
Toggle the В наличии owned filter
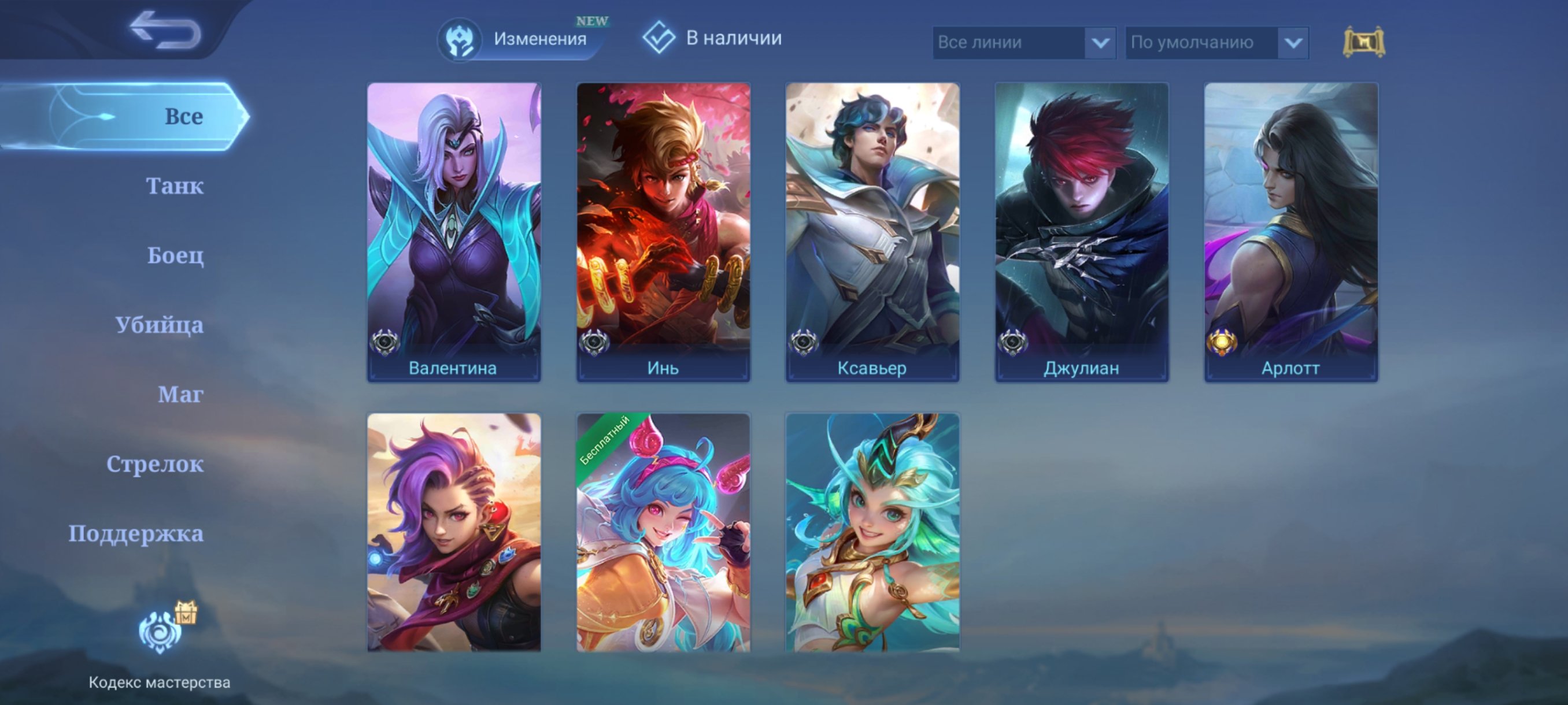pyautogui.click(x=713, y=38)
